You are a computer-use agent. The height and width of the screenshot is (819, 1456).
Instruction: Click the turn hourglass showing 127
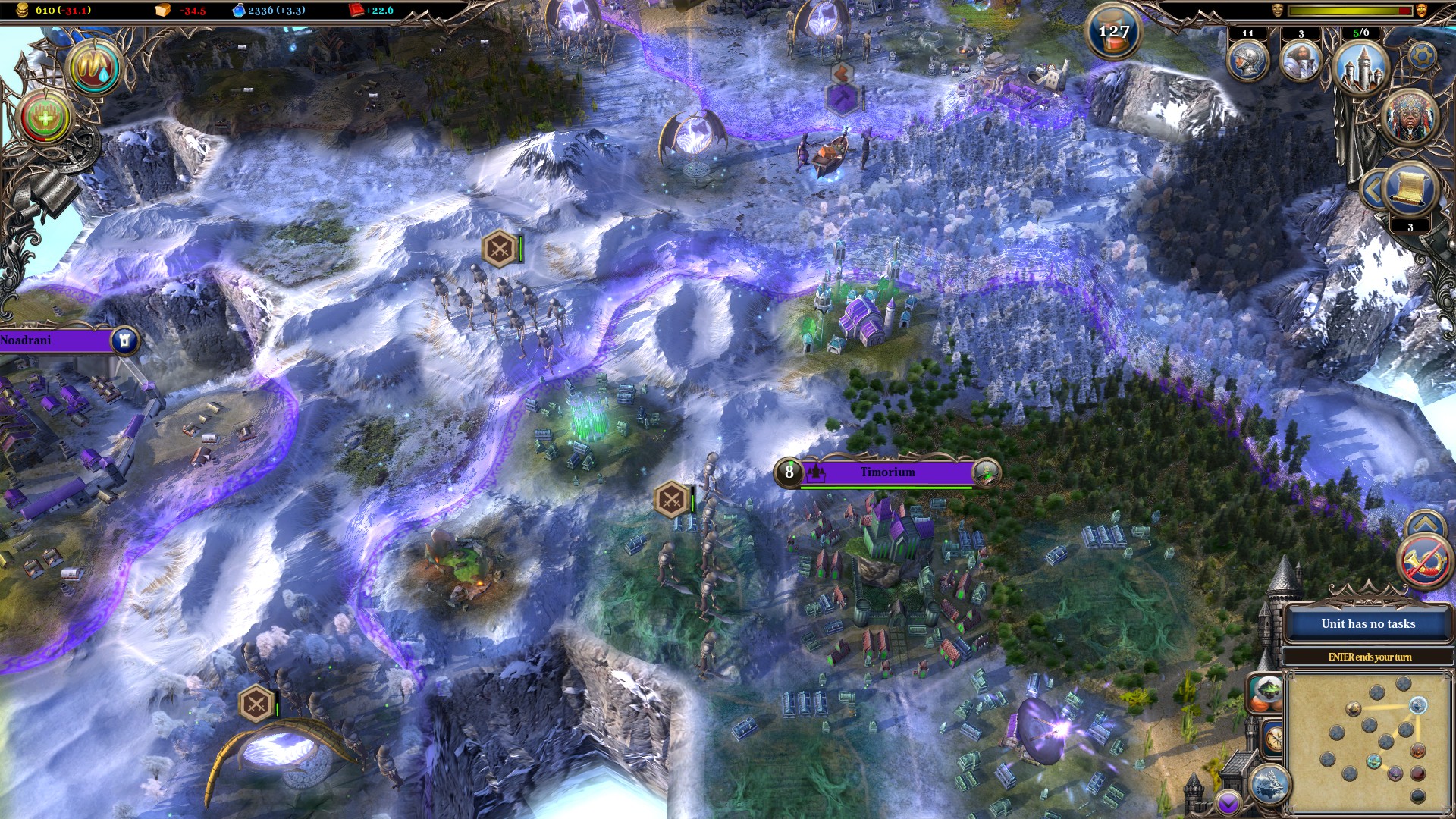click(1113, 32)
